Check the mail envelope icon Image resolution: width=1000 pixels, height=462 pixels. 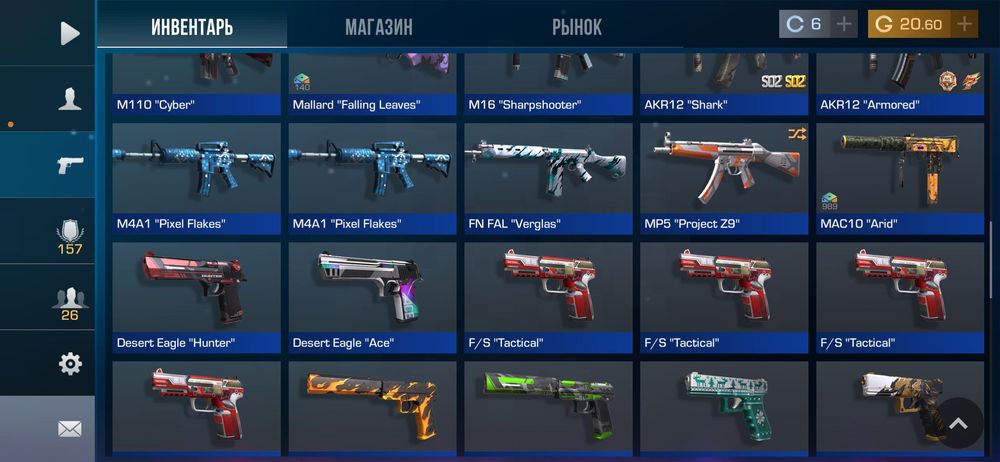[x=69, y=429]
